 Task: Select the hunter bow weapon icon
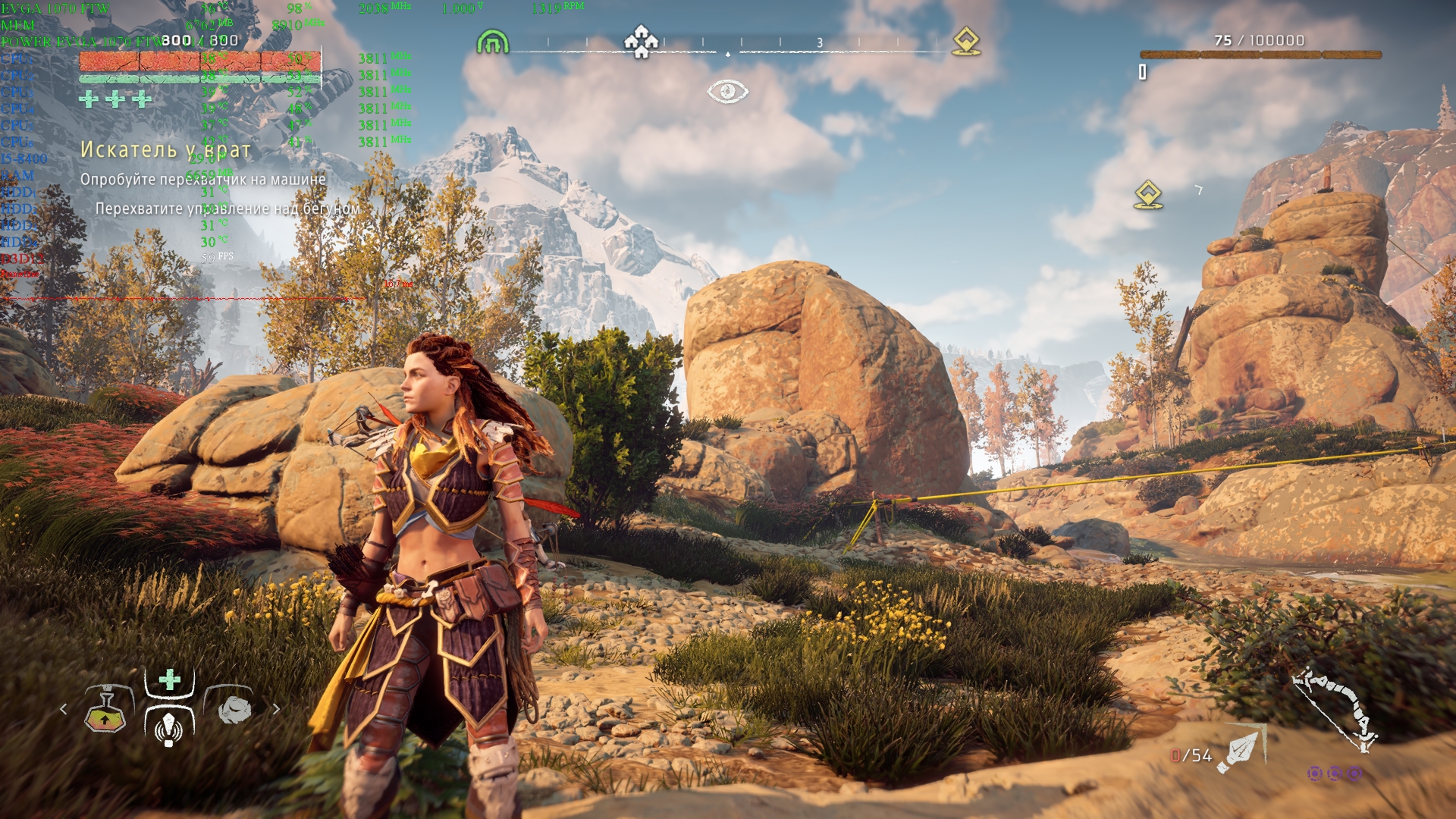tap(1336, 708)
